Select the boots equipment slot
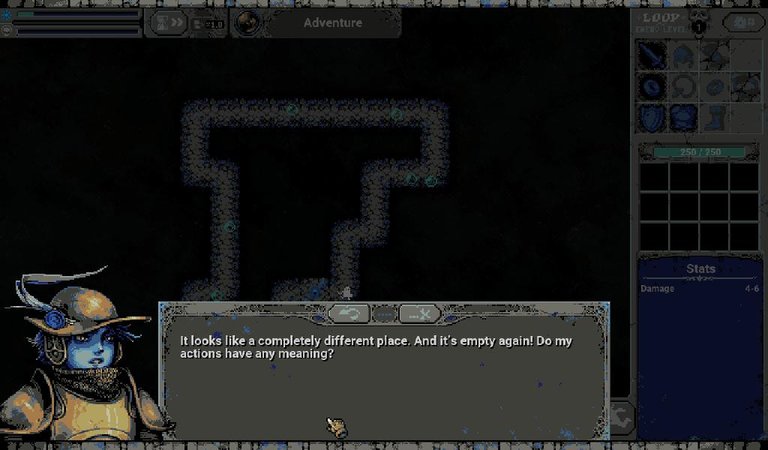Viewport: 768px width, 450px height. [x=713, y=117]
